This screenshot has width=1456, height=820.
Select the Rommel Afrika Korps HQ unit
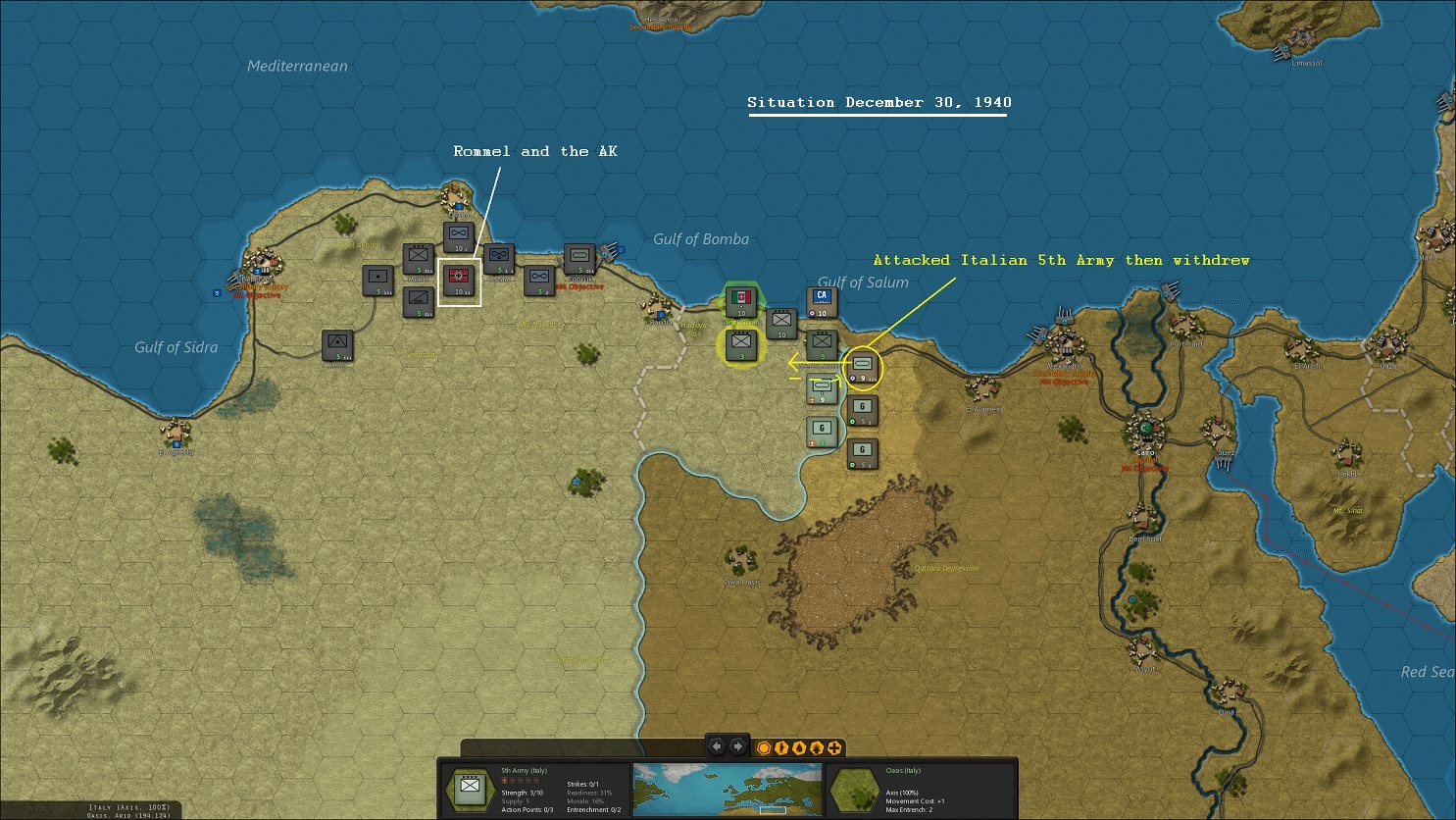click(x=459, y=280)
